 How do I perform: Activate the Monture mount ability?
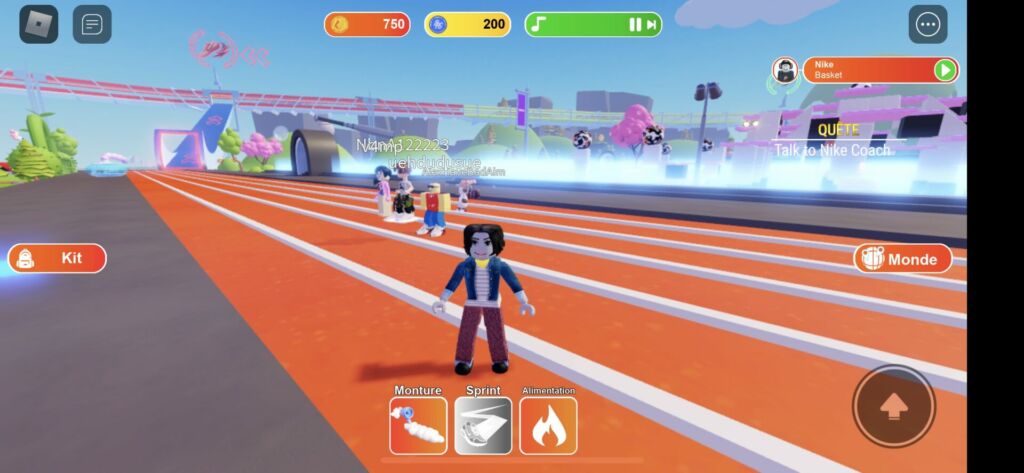[418, 426]
